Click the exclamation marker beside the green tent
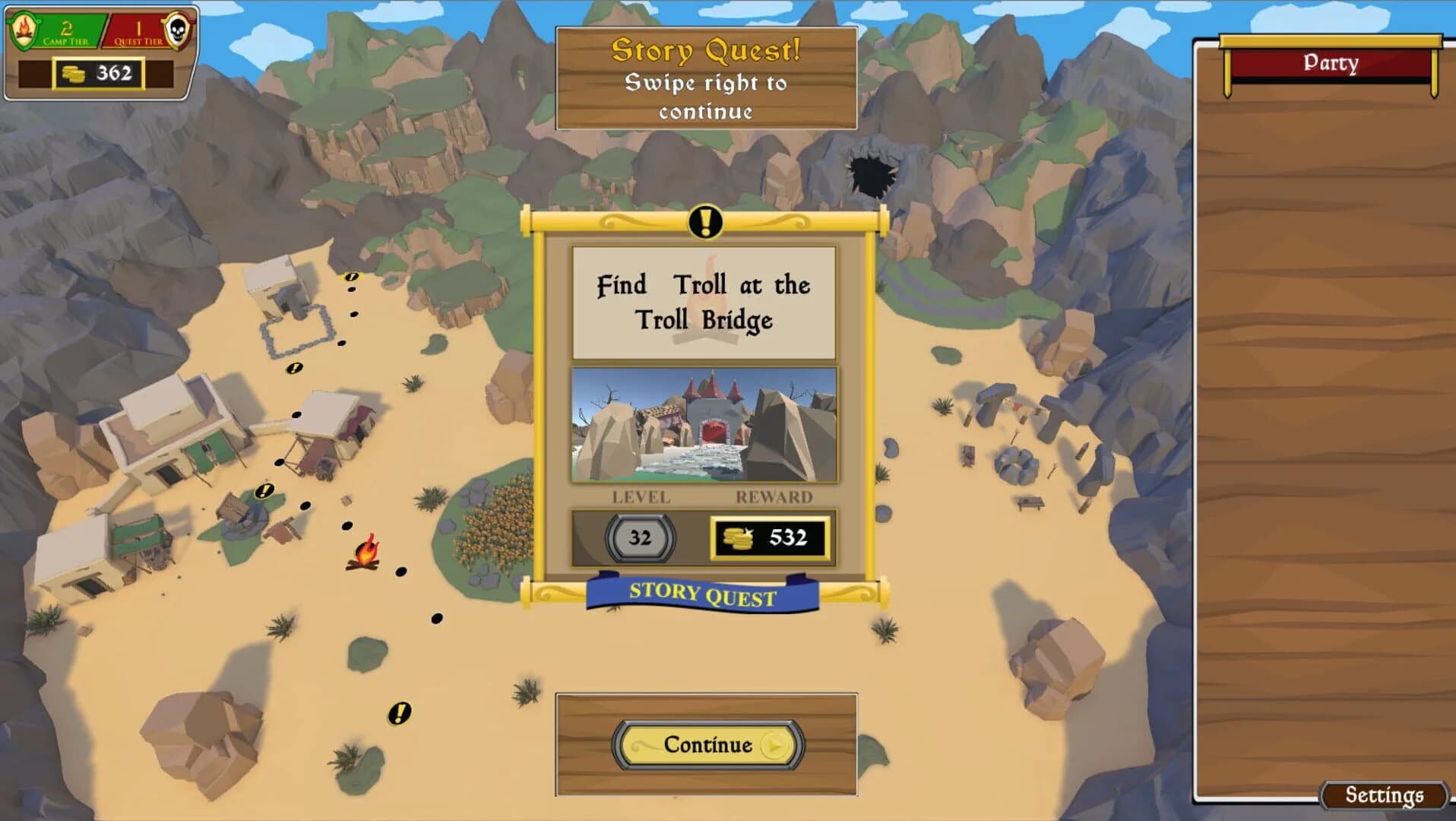The width and height of the screenshot is (1456, 821). click(264, 490)
